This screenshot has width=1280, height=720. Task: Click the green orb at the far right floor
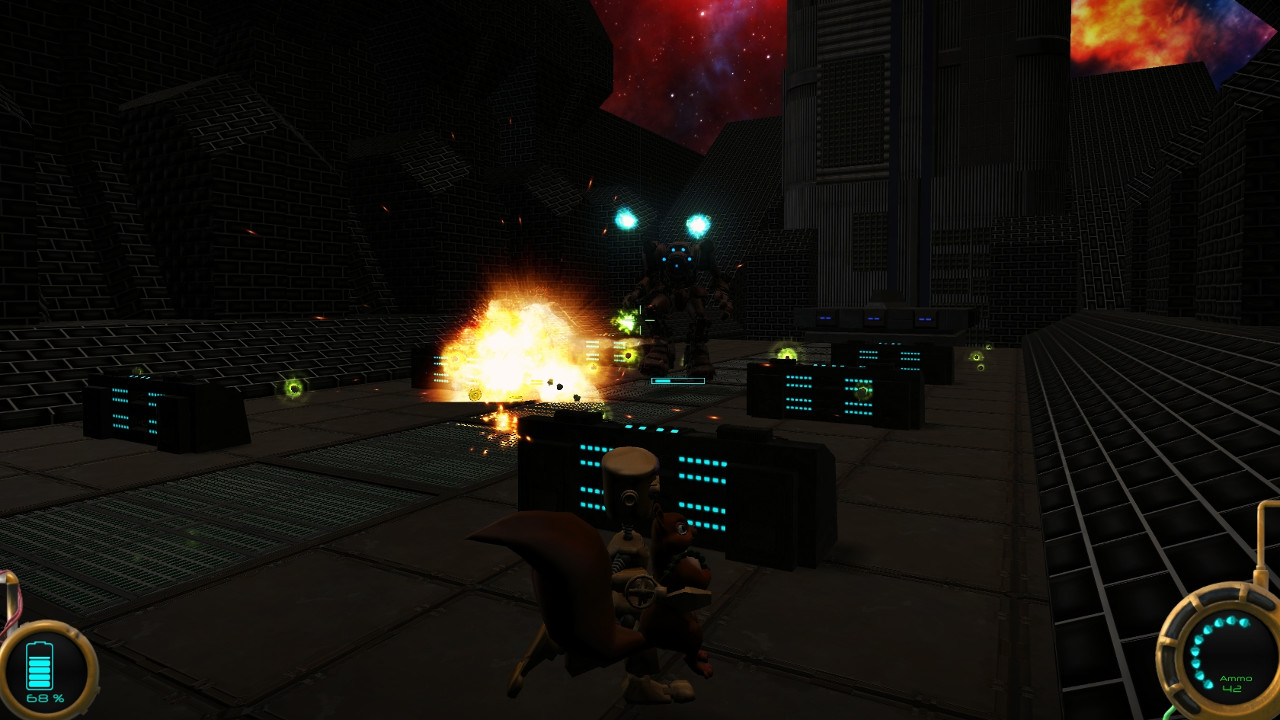click(x=975, y=355)
